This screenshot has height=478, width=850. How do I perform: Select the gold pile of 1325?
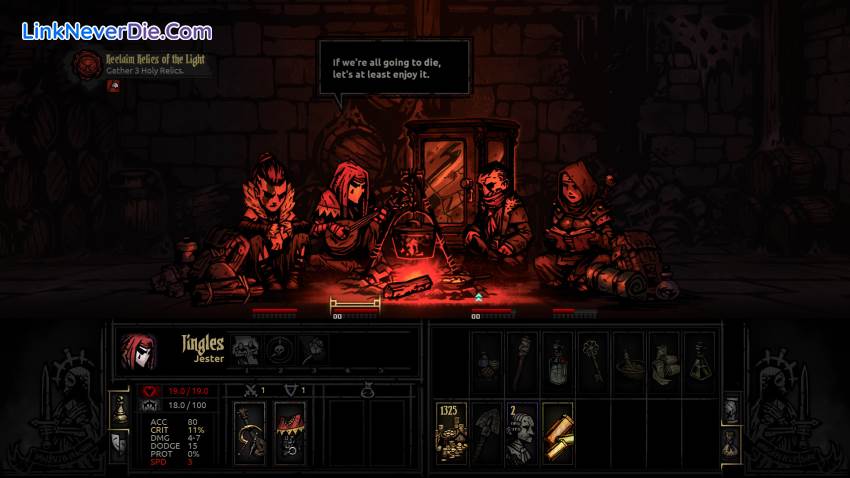point(452,432)
